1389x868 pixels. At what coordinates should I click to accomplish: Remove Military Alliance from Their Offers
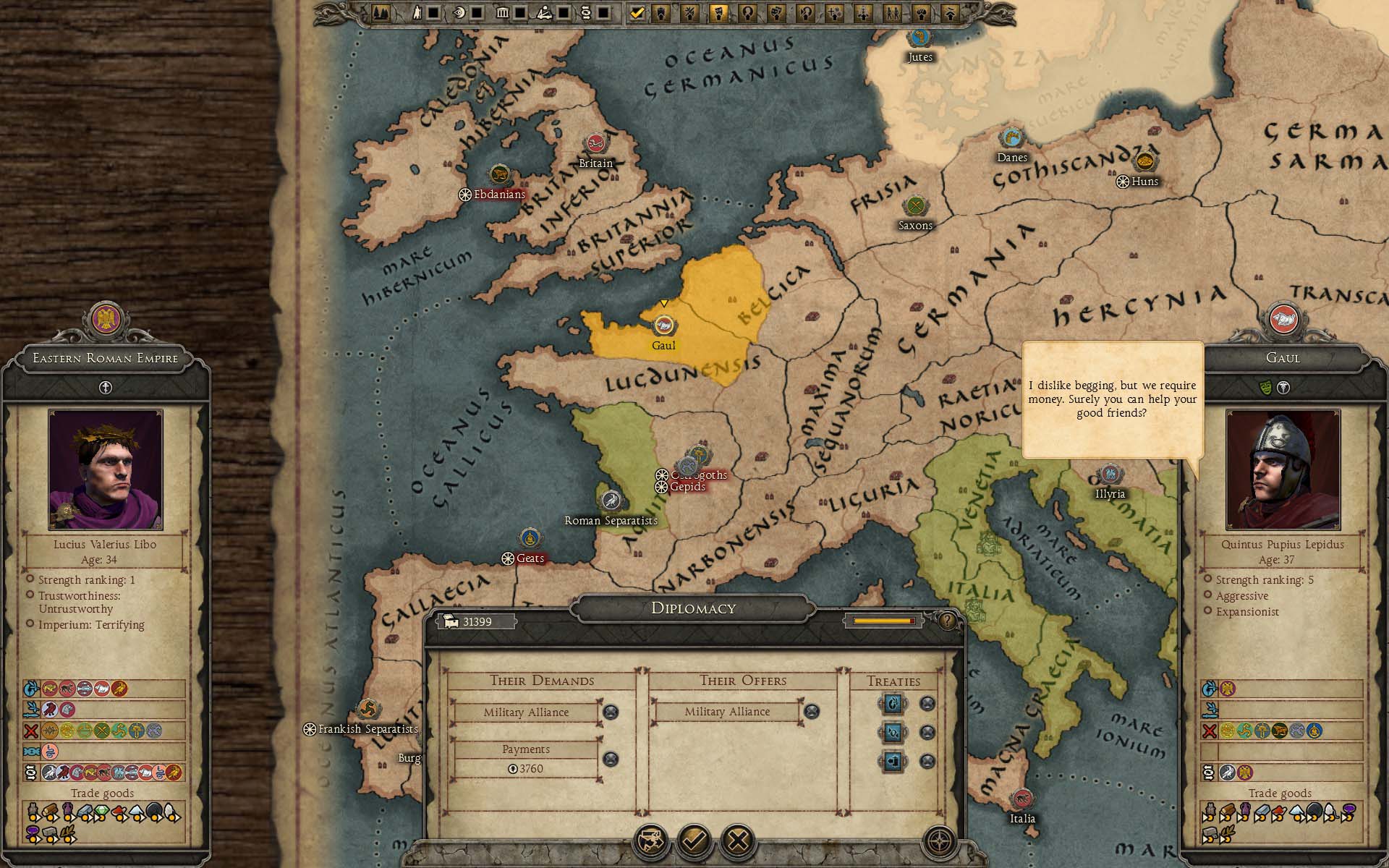point(812,712)
